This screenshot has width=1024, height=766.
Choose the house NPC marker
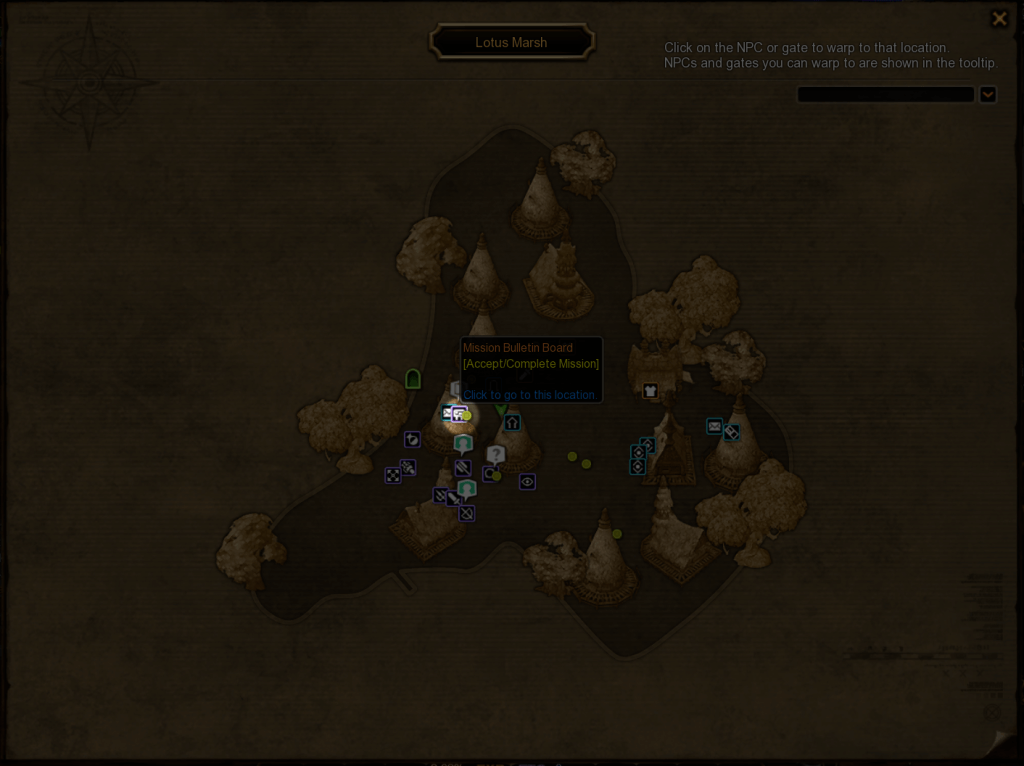pos(512,423)
